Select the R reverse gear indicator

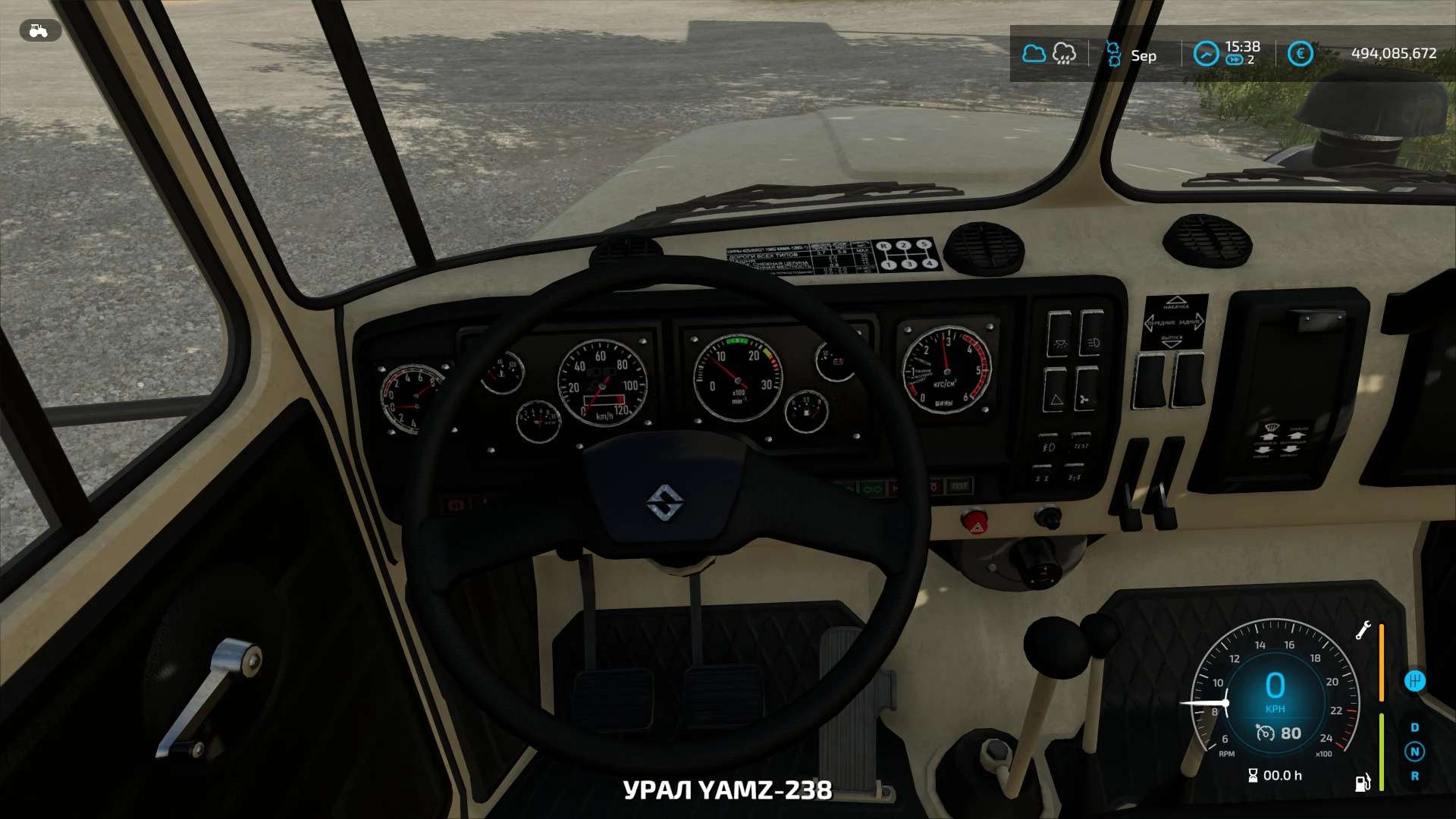[1414, 776]
